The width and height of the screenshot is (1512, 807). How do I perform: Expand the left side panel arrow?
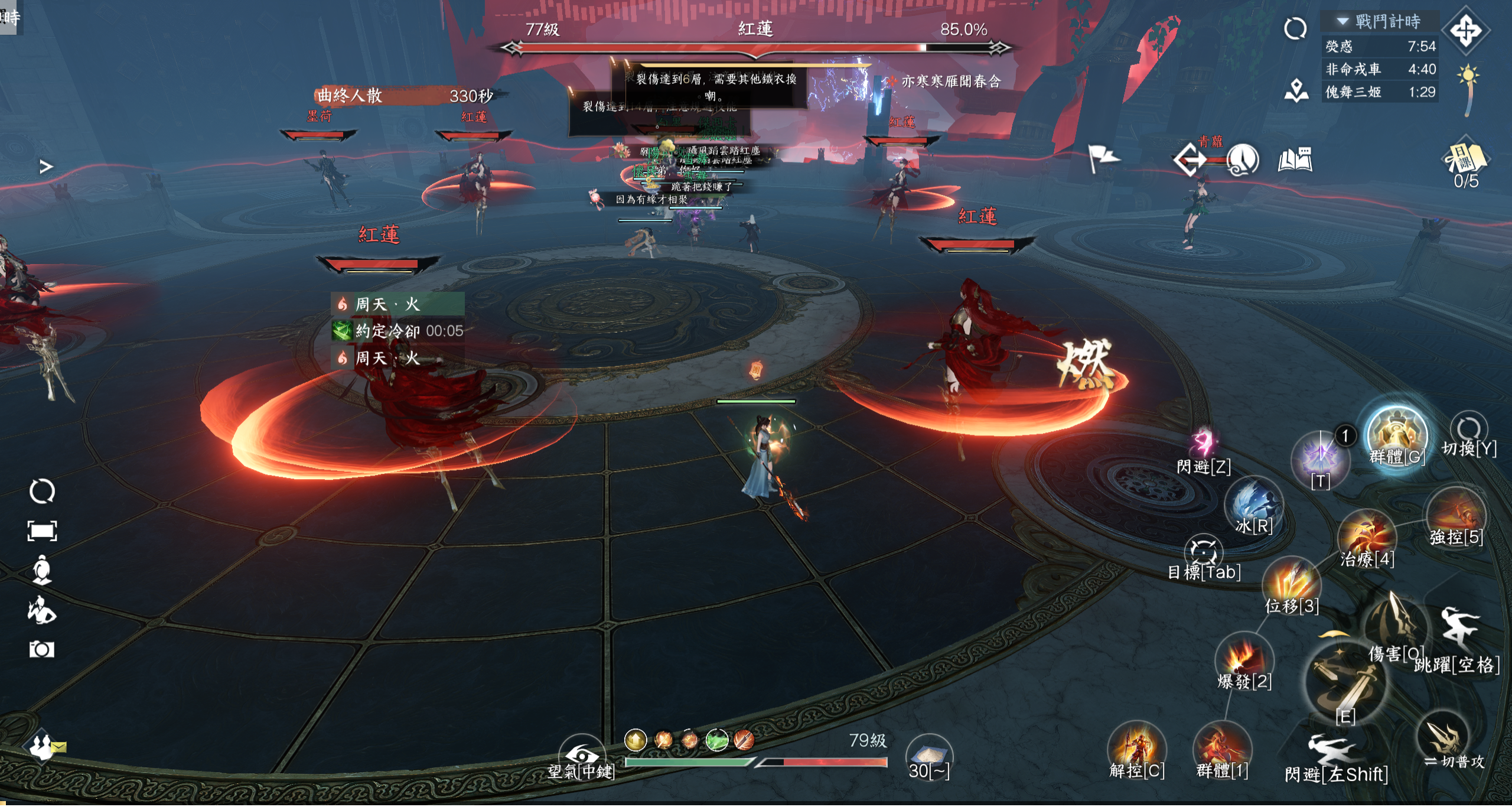pos(45,167)
